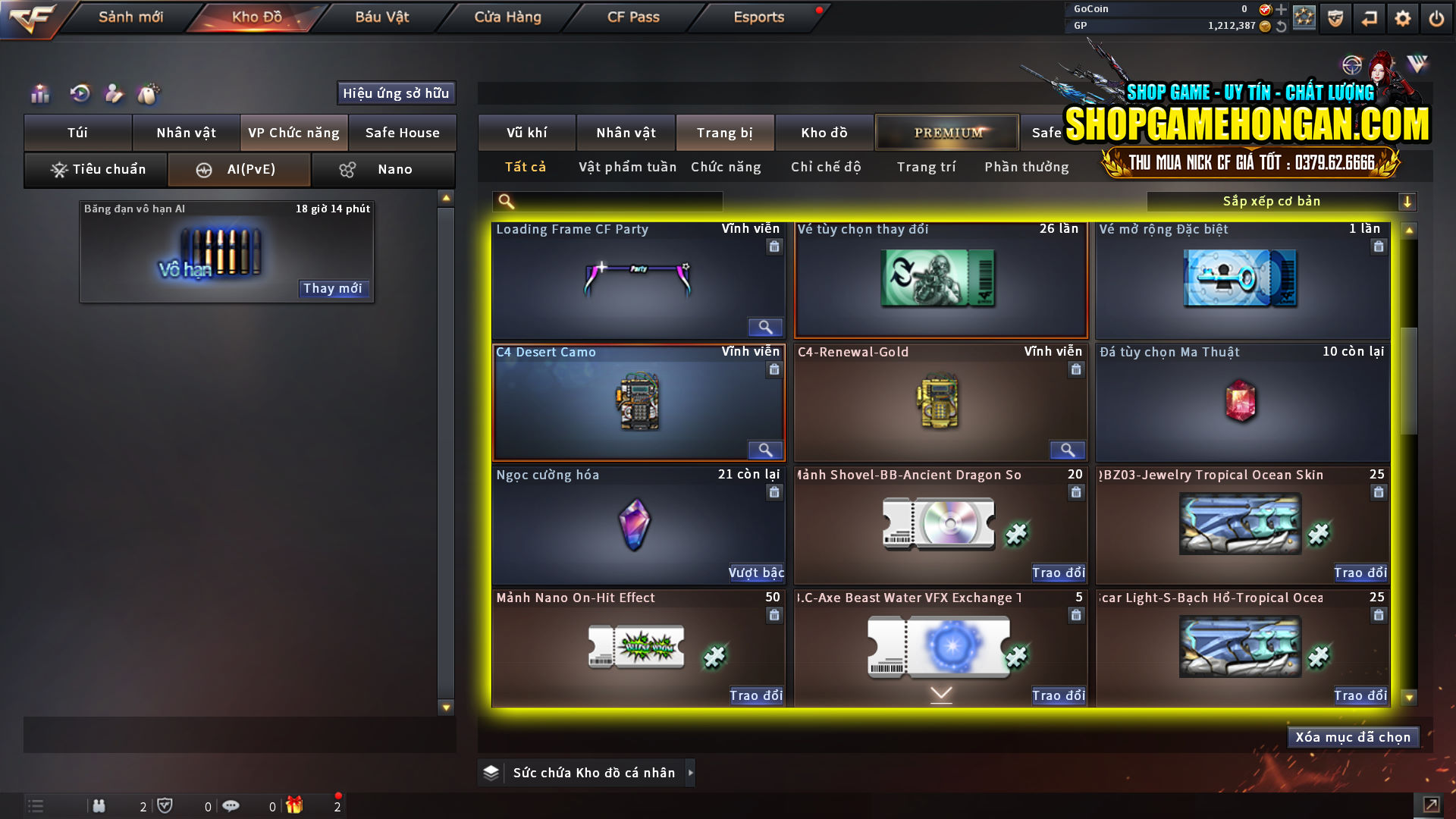Open the friends icon in the bottom bar

[x=99, y=806]
